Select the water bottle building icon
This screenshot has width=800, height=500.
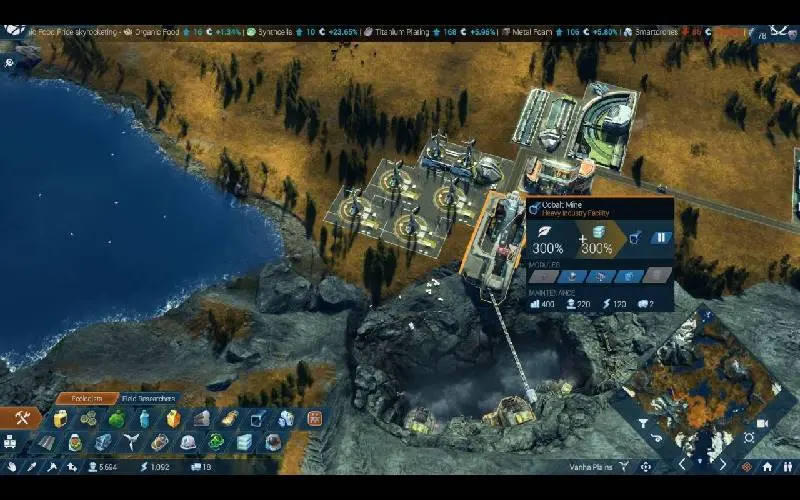point(145,418)
